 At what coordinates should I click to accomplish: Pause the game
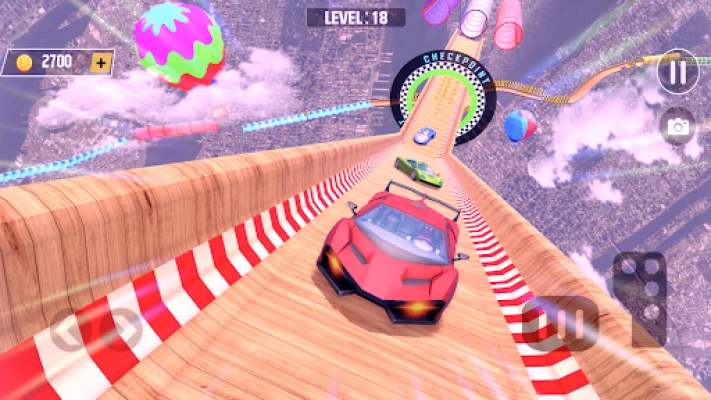[x=678, y=72]
